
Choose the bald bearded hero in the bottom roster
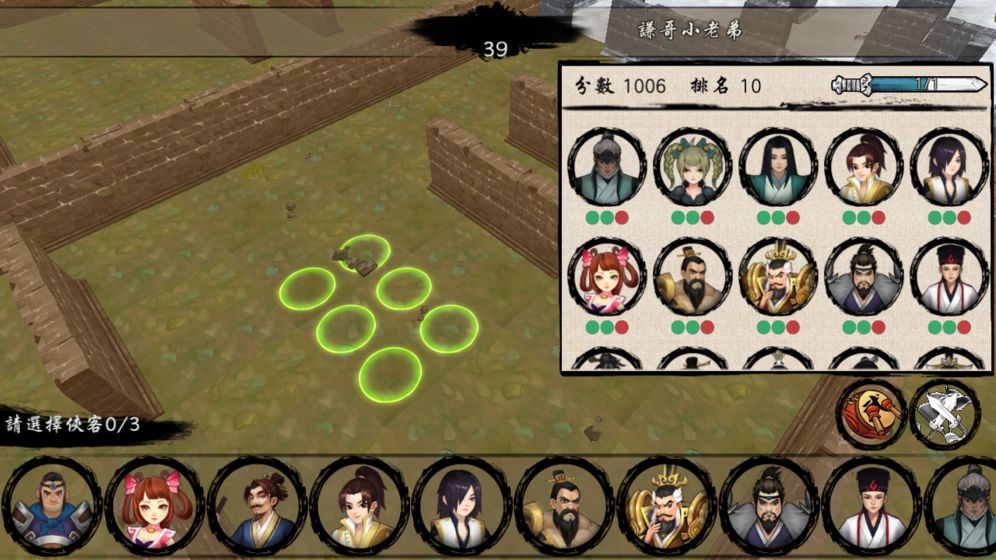click(x=563, y=506)
